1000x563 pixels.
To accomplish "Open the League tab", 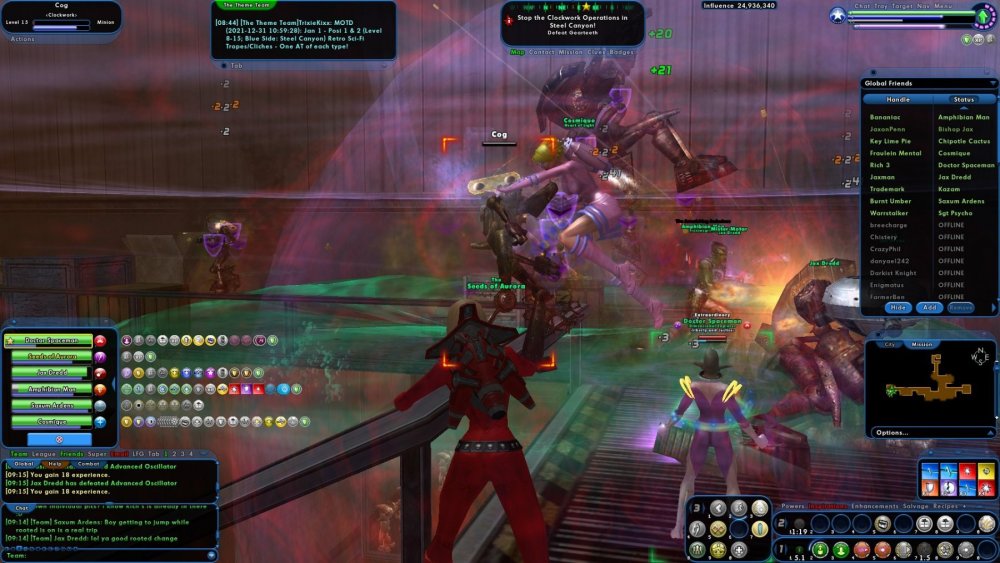I will [x=43, y=454].
